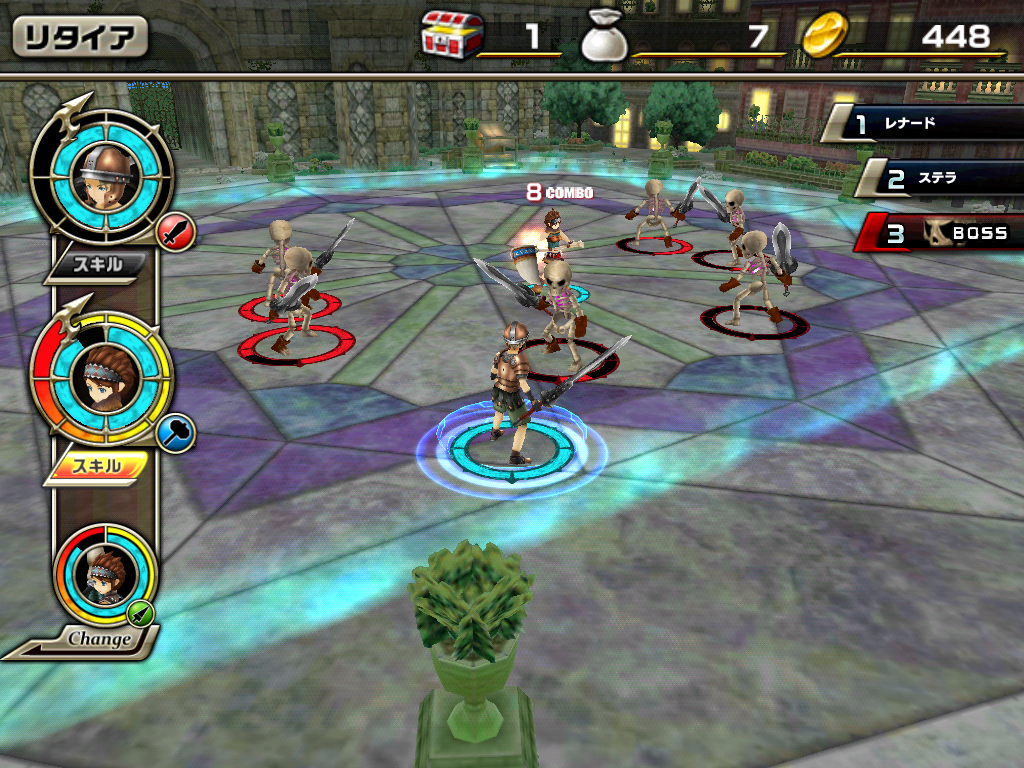
Task: Activate the glowing yellow スキル button
Action: [98, 466]
